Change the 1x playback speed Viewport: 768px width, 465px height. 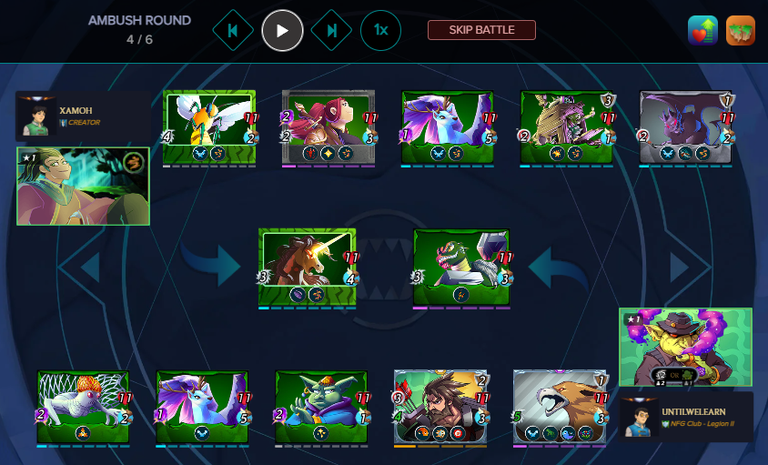(x=381, y=30)
